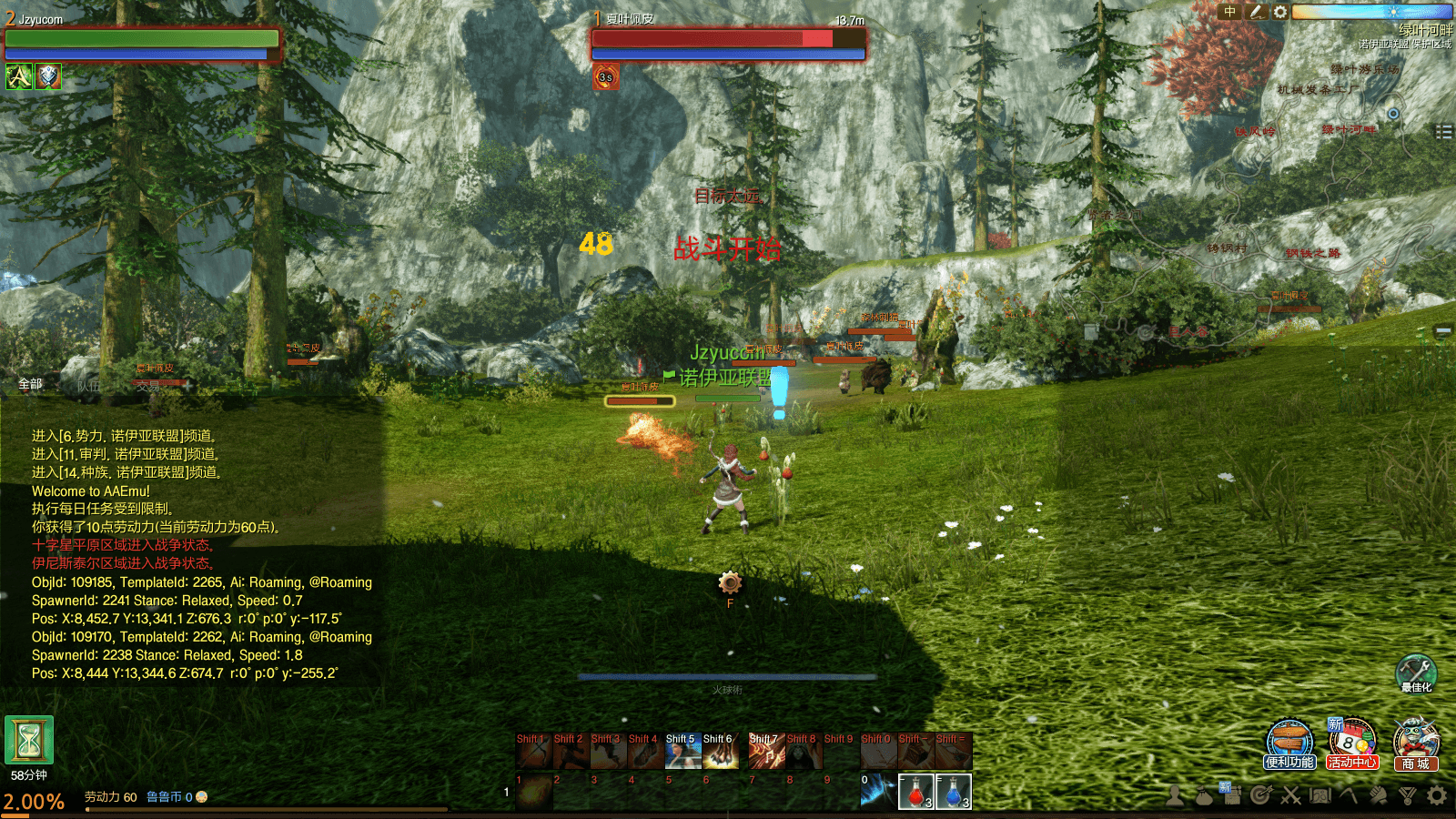The image size is (1456, 819).
Task: Use the red health potion slot
Action: point(915,792)
